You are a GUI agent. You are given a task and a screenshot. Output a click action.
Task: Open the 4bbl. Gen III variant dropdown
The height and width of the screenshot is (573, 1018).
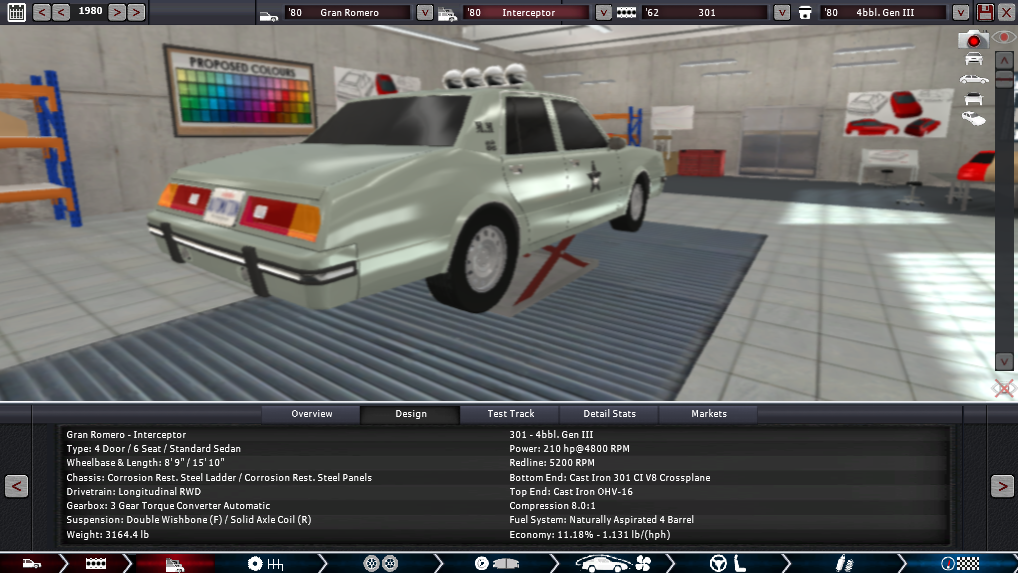[961, 13]
